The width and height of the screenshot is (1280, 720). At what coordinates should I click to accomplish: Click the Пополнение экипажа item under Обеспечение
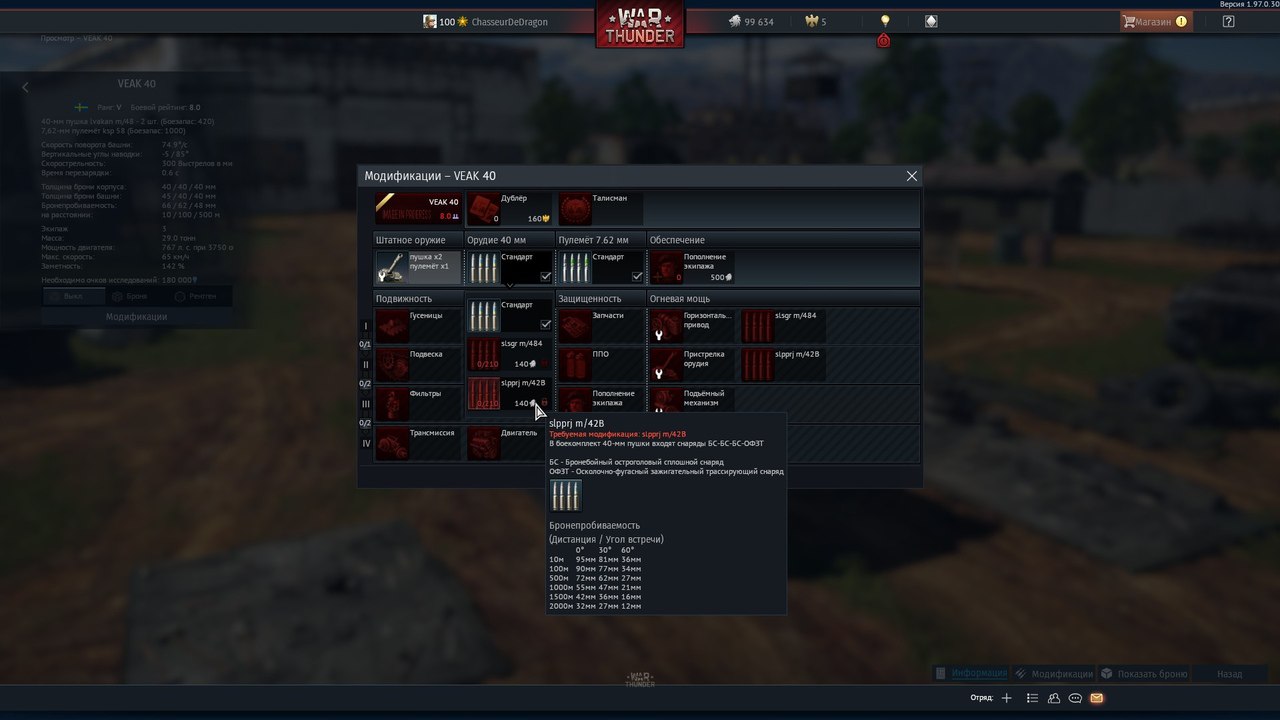coord(692,268)
